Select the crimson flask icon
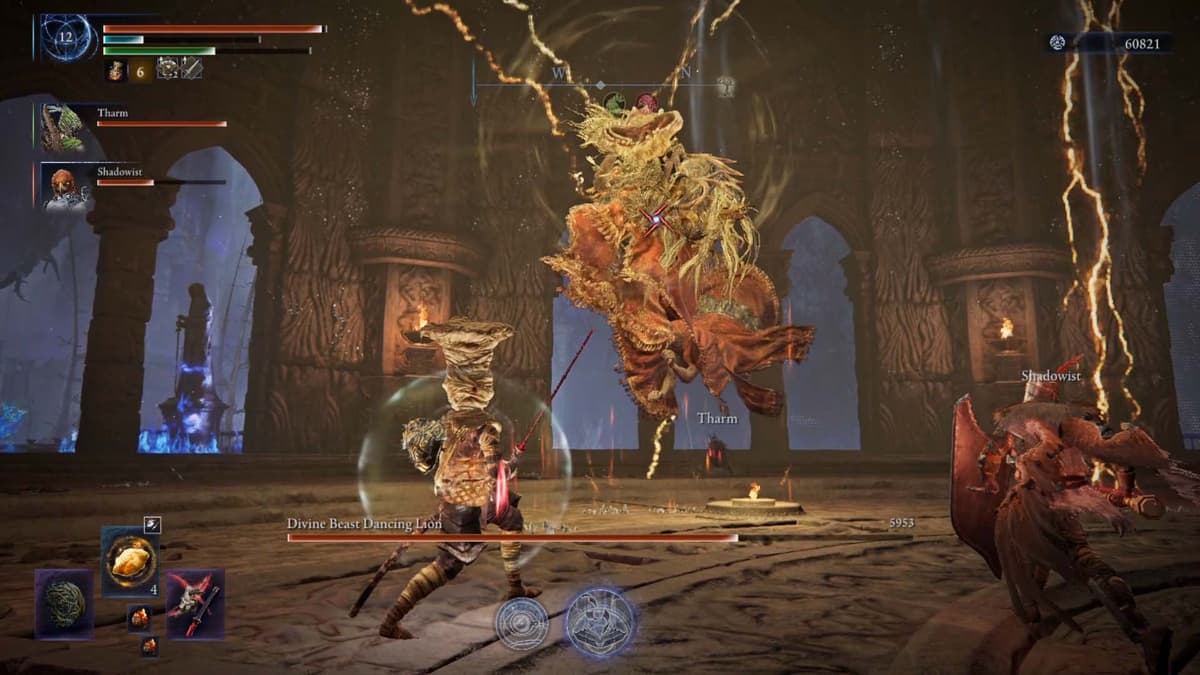The height and width of the screenshot is (675, 1200). (x=115, y=69)
